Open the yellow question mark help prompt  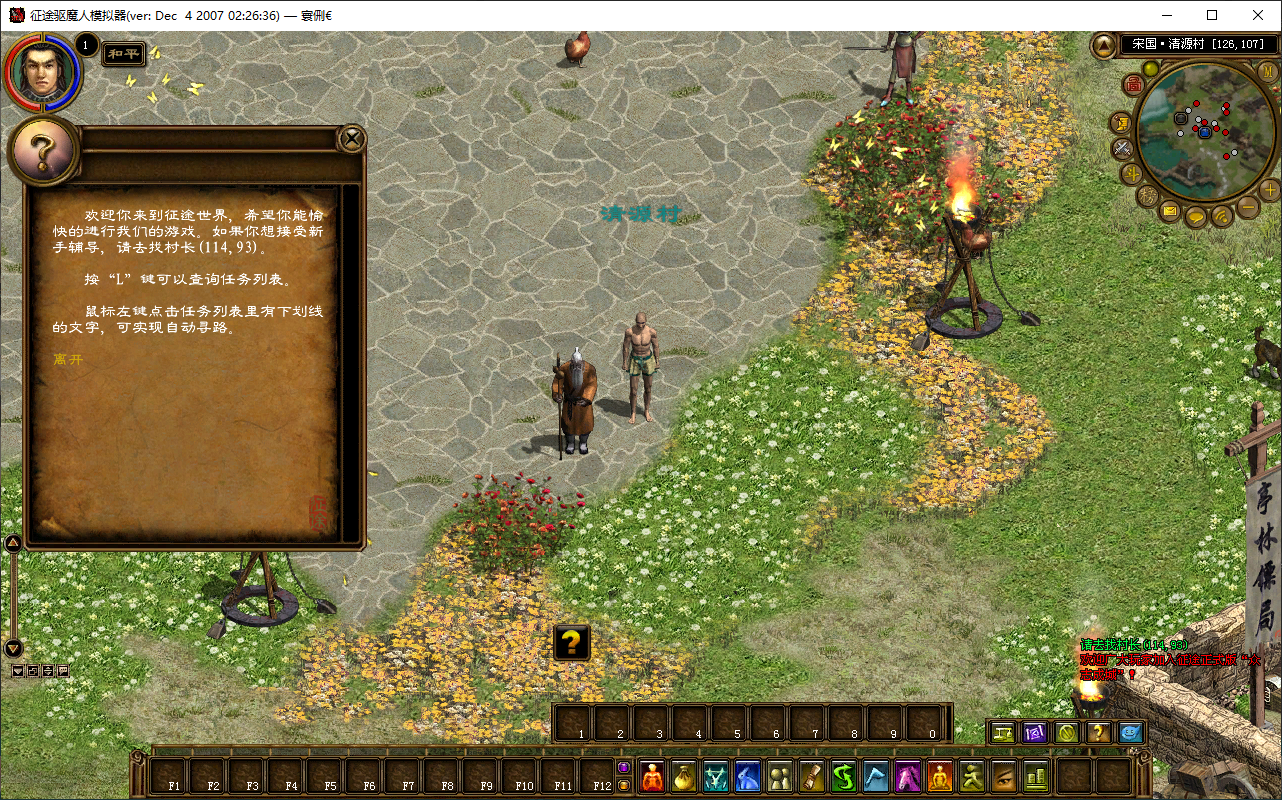pyautogui.click(x=571, y=643)
